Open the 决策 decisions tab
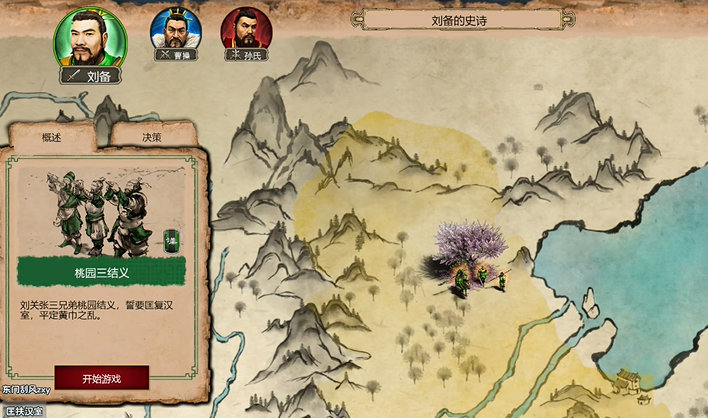708x418 pixels. pos(151,137)
